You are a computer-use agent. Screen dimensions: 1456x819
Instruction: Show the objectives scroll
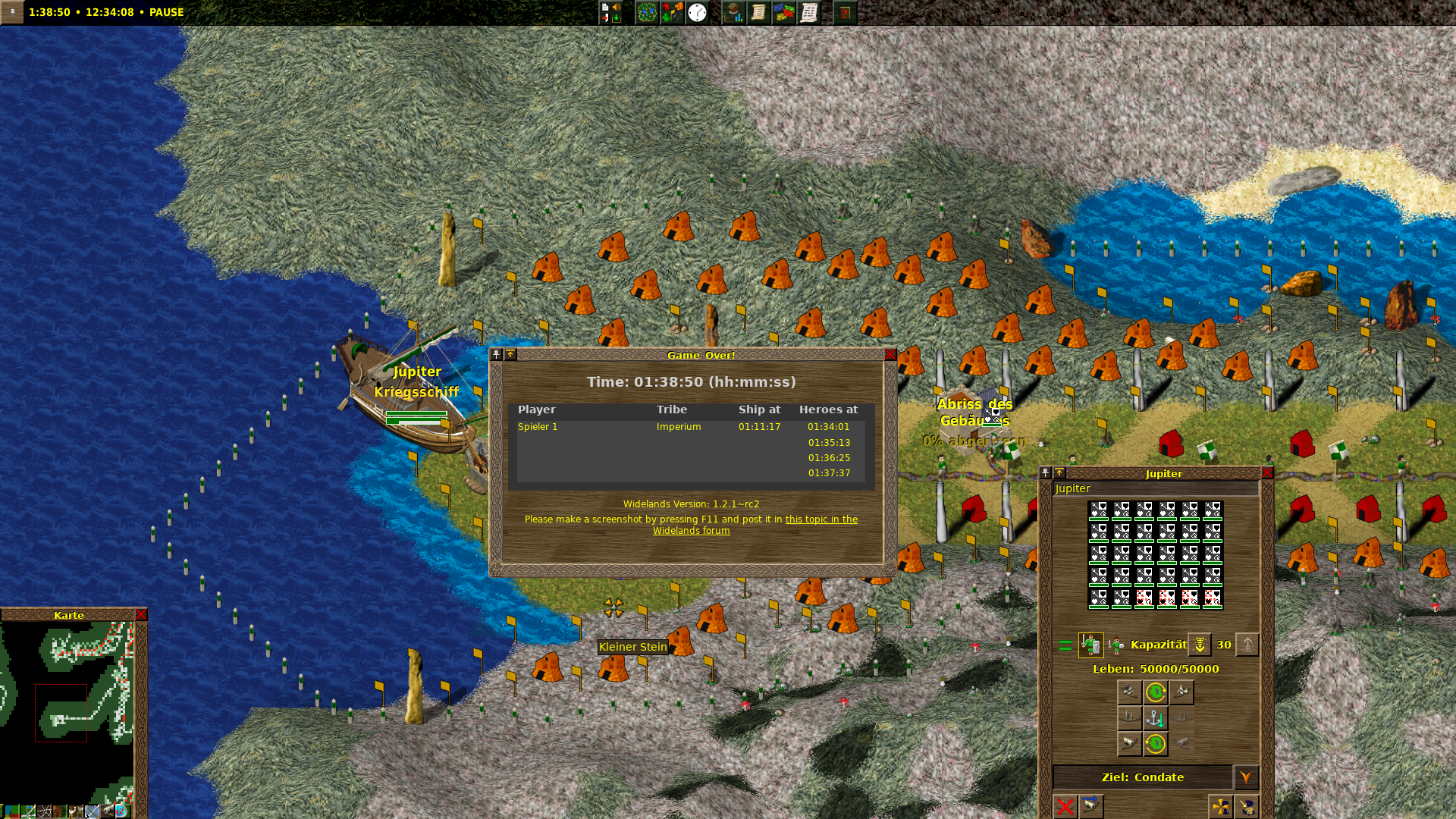pyautogui.click(x=758, y=12)
